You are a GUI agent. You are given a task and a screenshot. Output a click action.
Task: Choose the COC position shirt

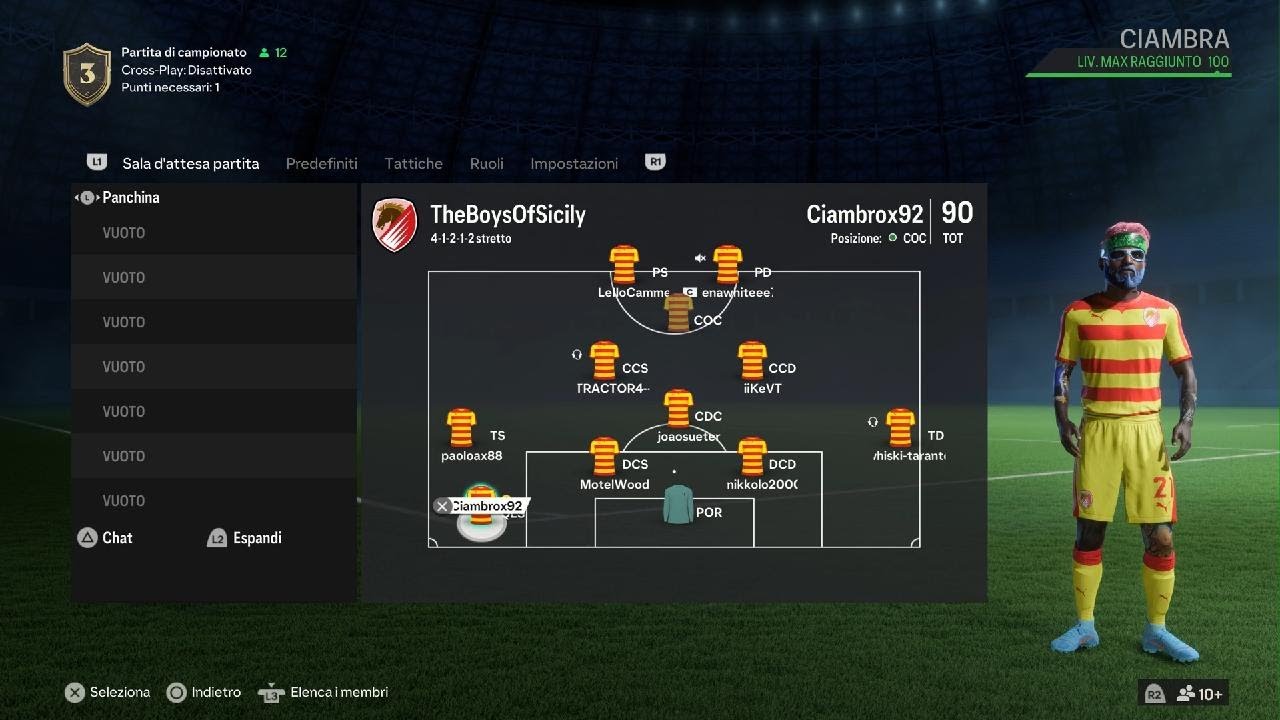pyautogui.click(x=678, y=313)
